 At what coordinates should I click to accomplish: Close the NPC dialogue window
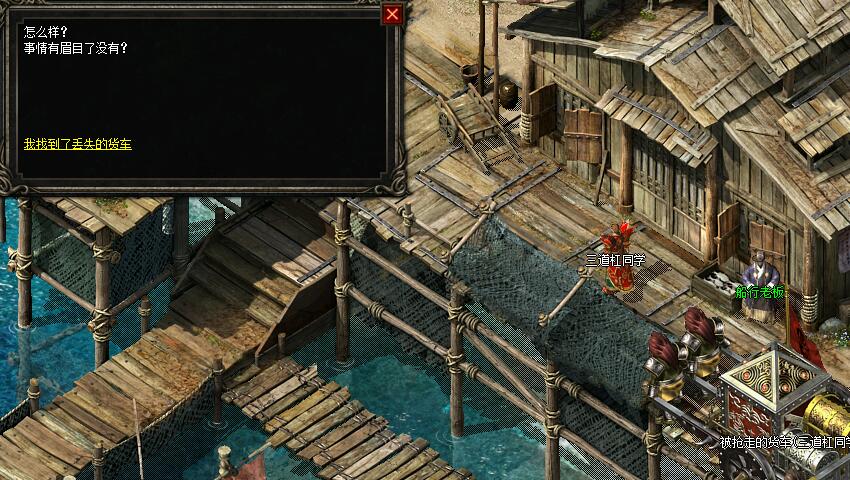393,14
